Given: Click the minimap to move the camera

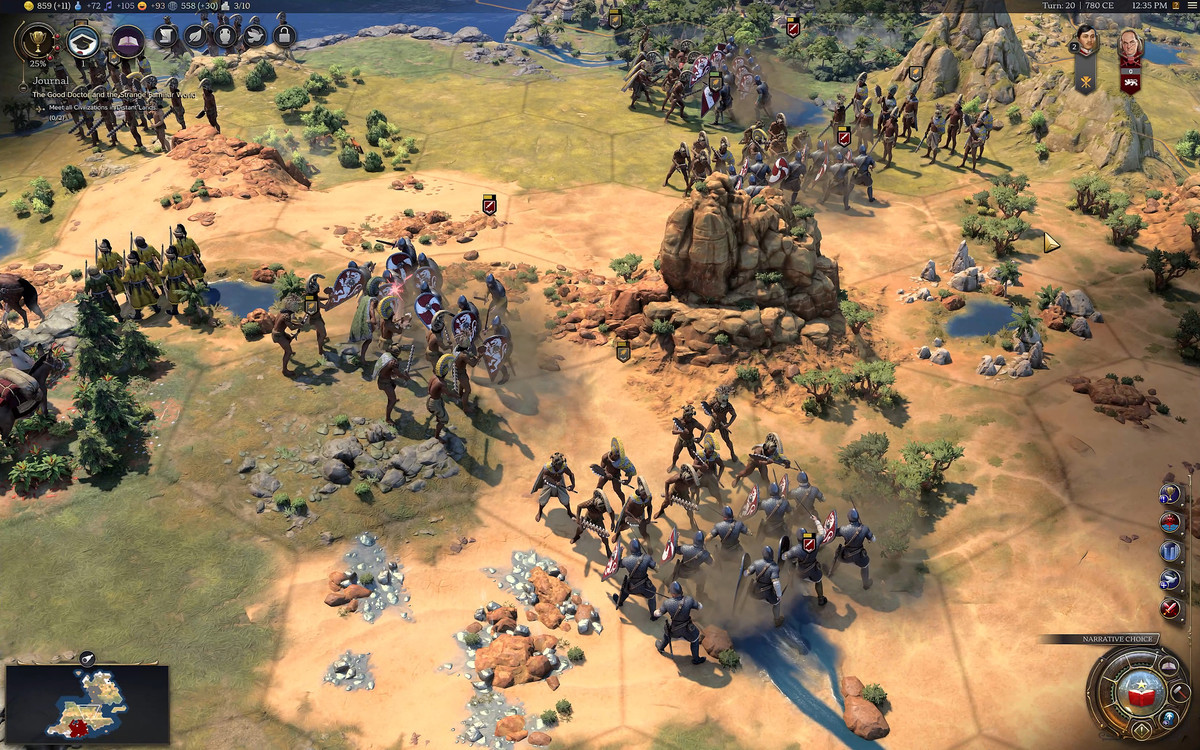Looking at the screenshot, I should tap(87, 703).
